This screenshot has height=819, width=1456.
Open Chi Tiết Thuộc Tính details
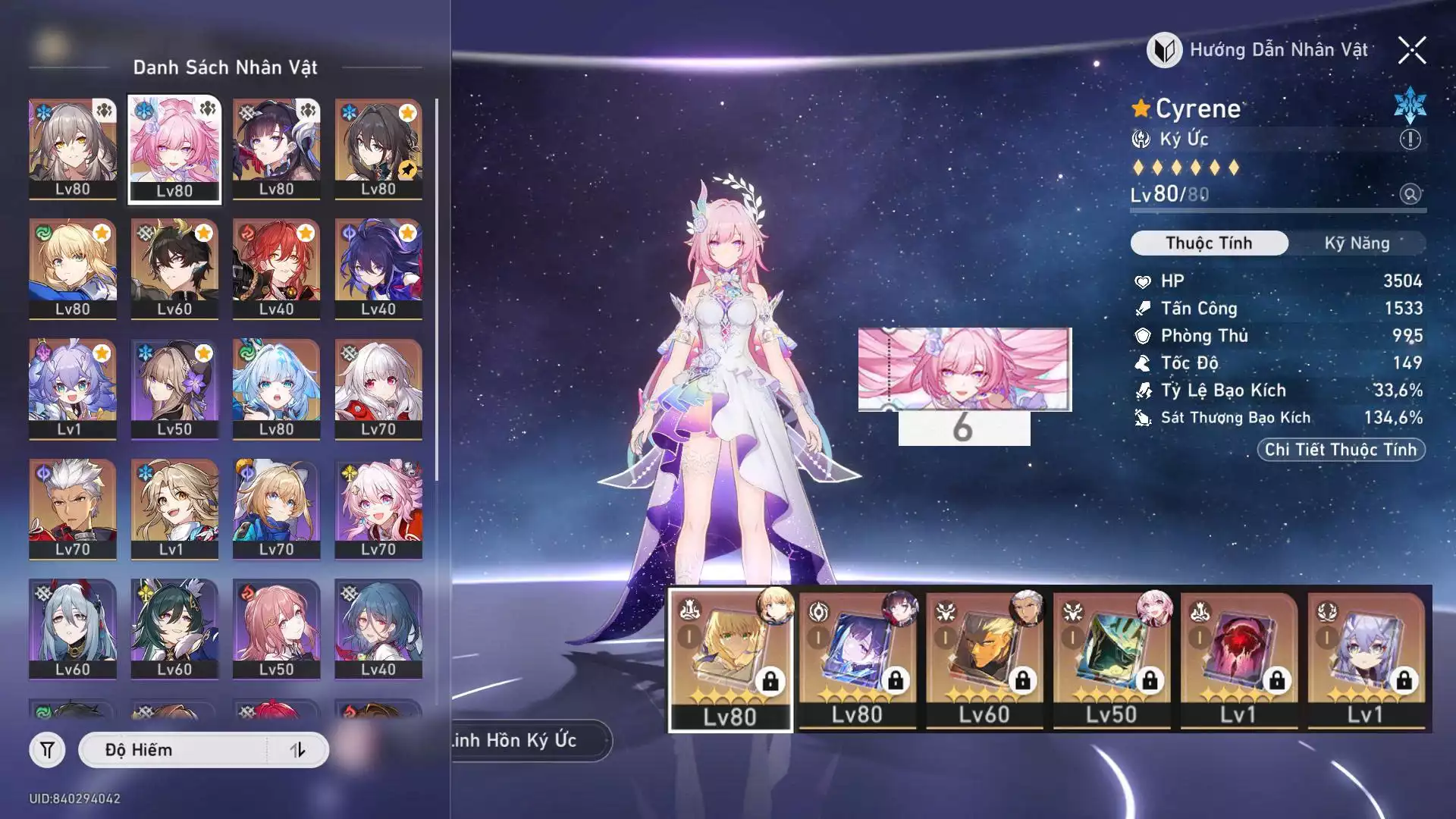click(x=1340, y=450)
